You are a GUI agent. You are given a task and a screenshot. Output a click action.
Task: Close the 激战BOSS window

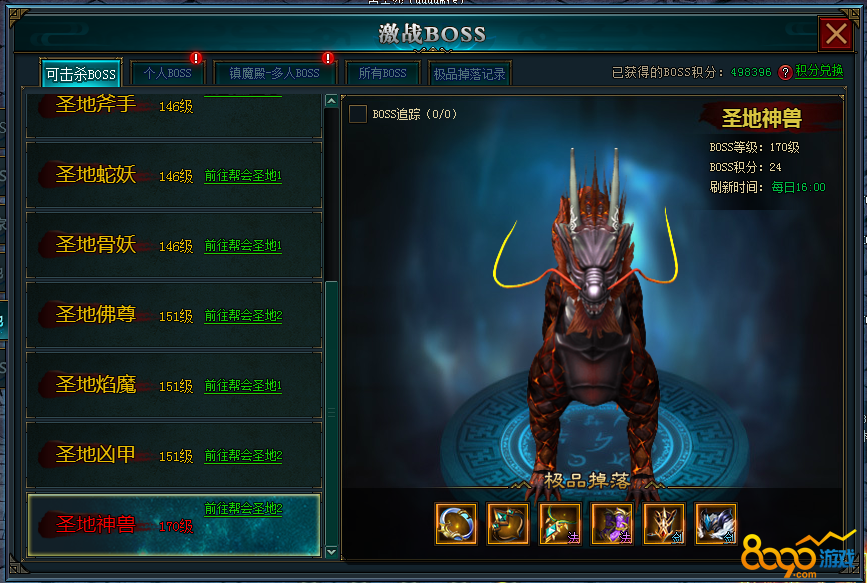(x=835, y=35)
